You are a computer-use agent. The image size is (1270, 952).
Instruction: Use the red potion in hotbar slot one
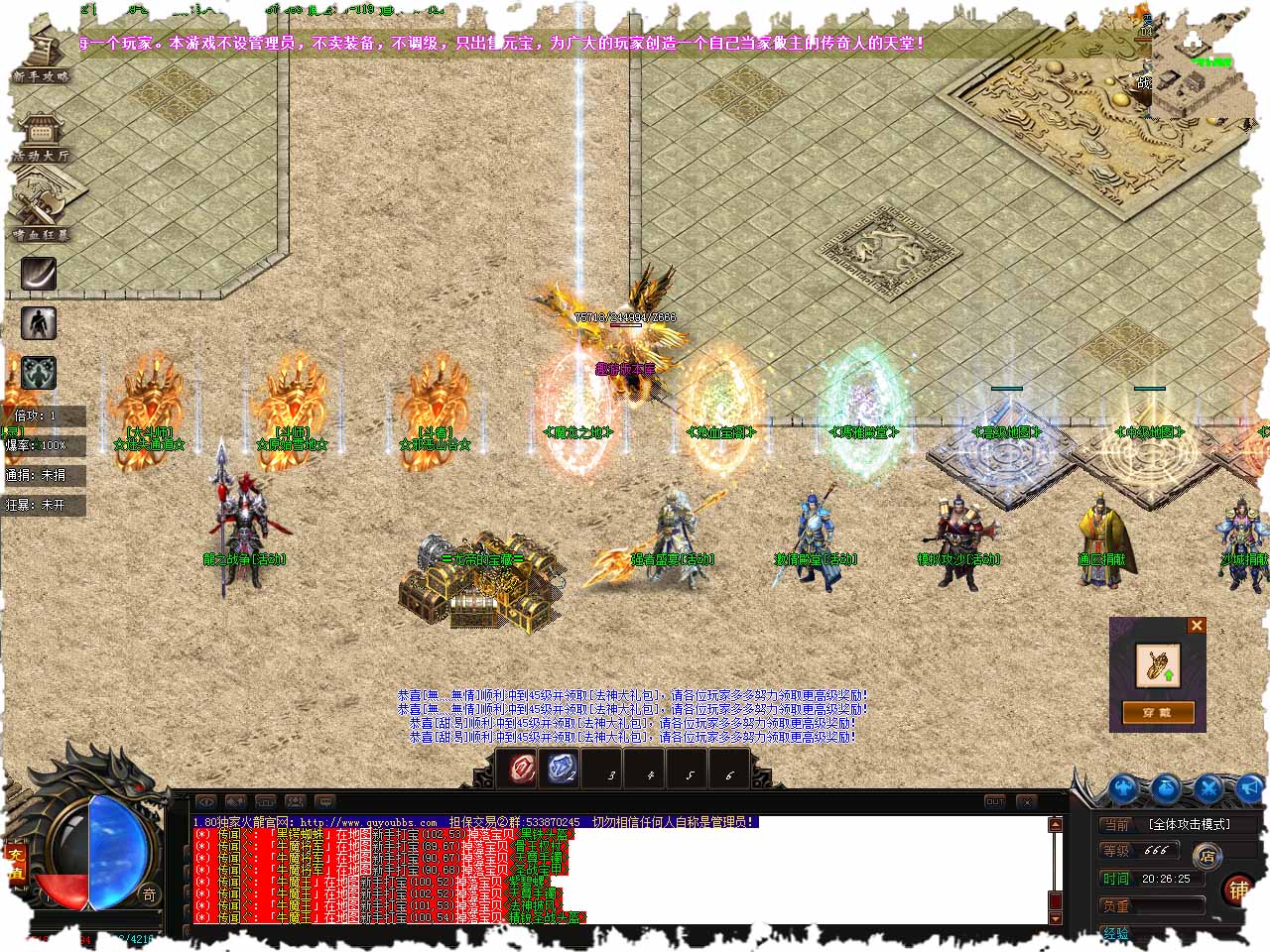click(523, 769)
